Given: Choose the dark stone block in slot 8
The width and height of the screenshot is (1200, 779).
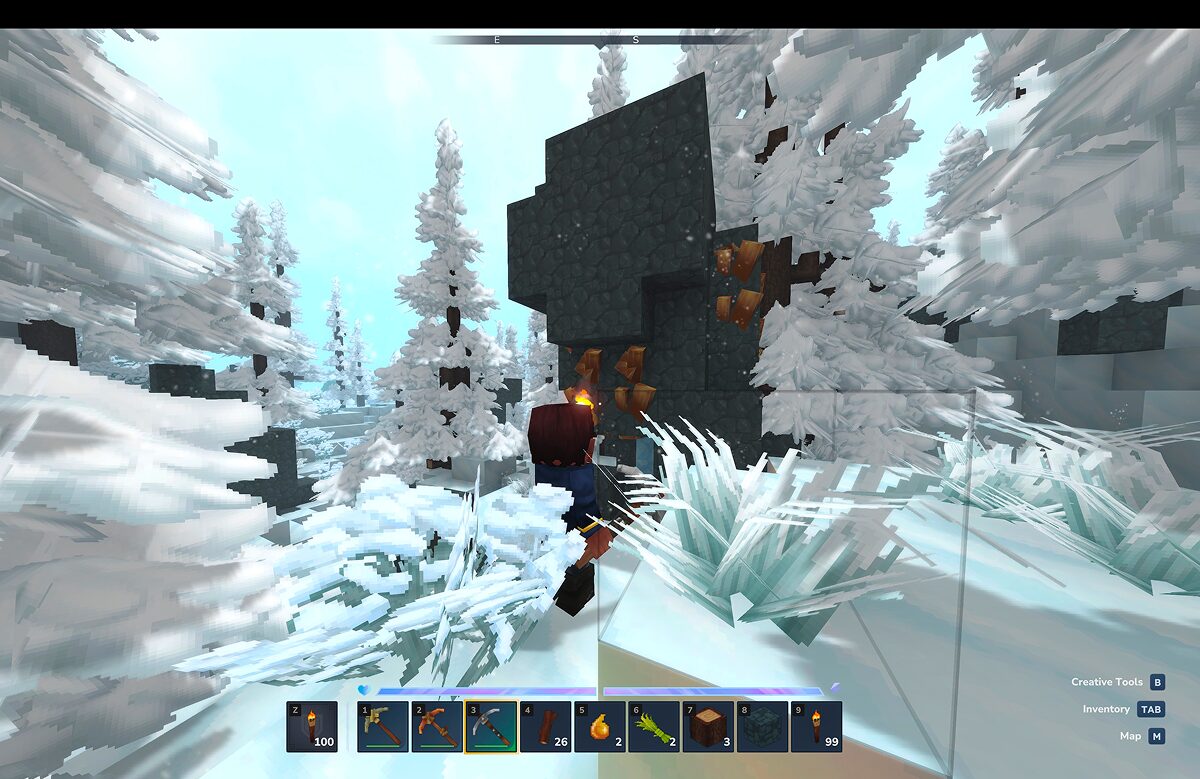Looking at the screenshot, I should [x=761, y=727].
